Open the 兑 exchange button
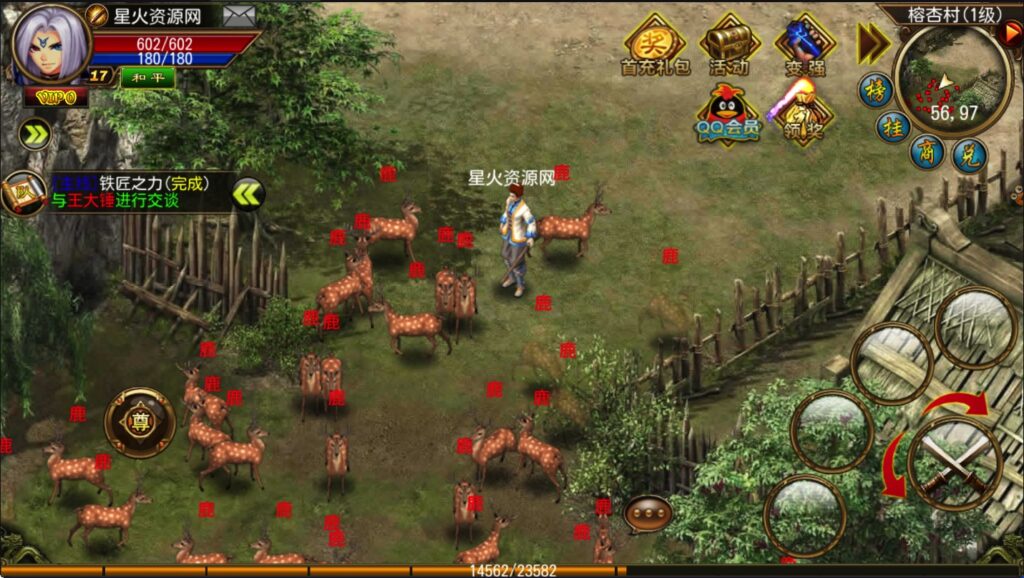 [970, 157]
